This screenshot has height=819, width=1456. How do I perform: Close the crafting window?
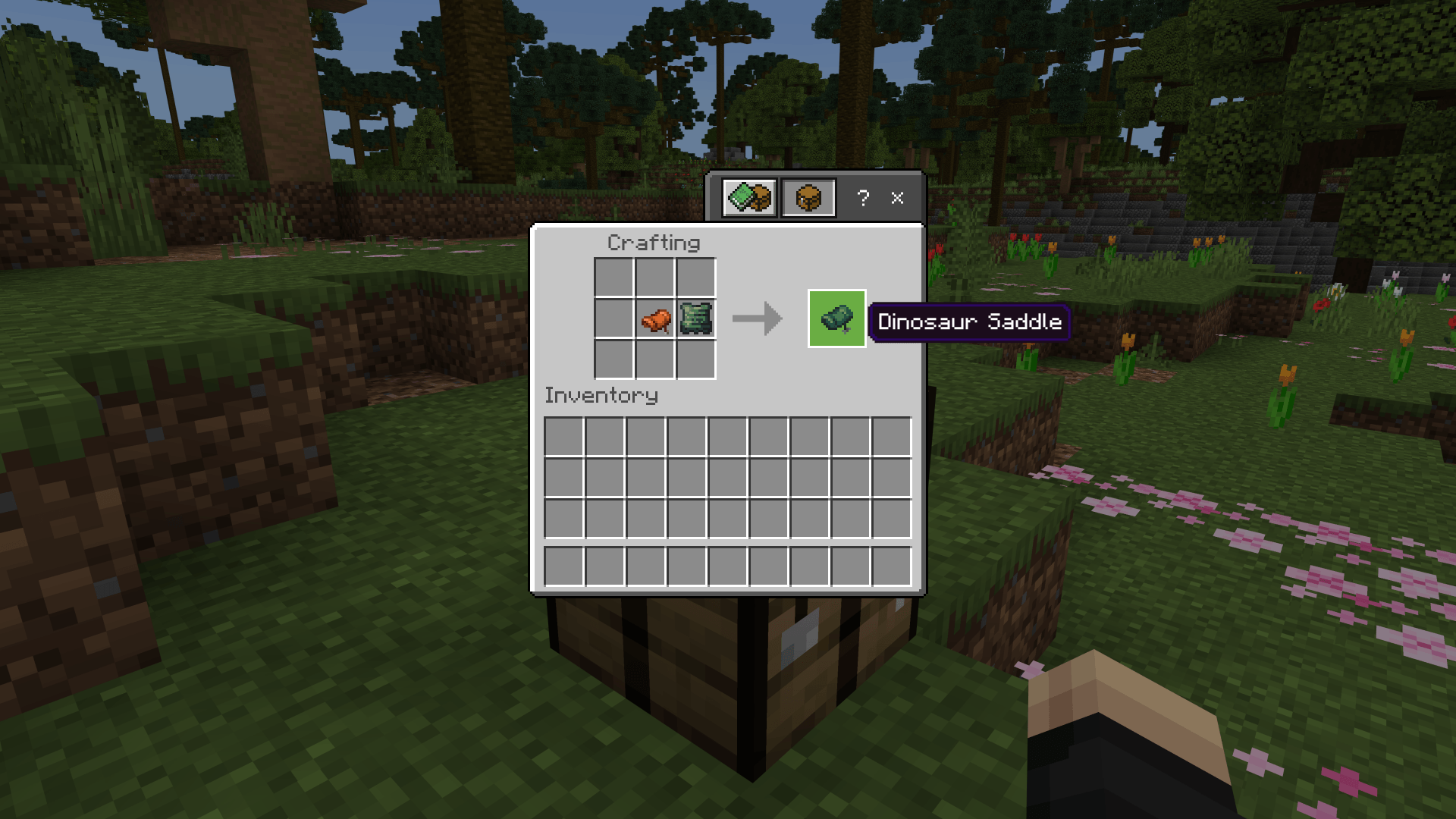[897, 199]
